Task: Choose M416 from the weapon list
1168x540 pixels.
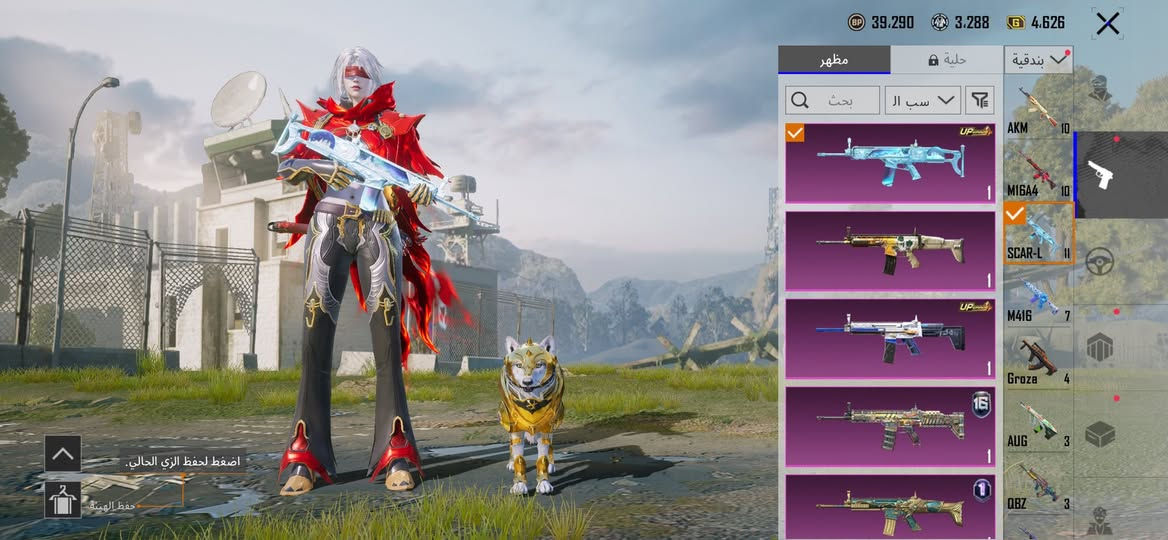Action: (x=1038, y=299)
